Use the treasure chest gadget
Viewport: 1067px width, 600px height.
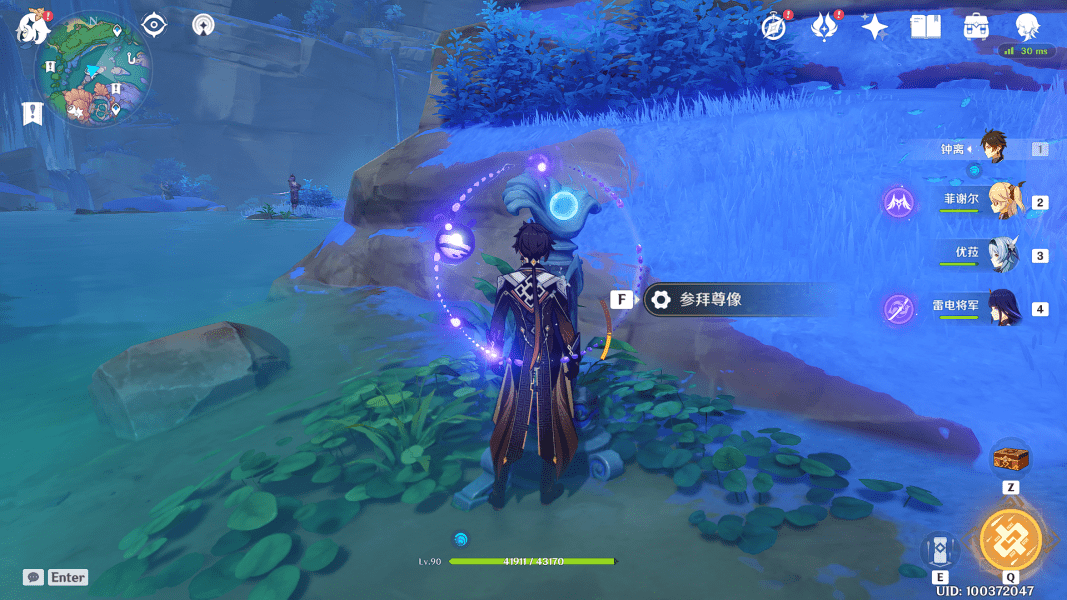click(1010, 460)
